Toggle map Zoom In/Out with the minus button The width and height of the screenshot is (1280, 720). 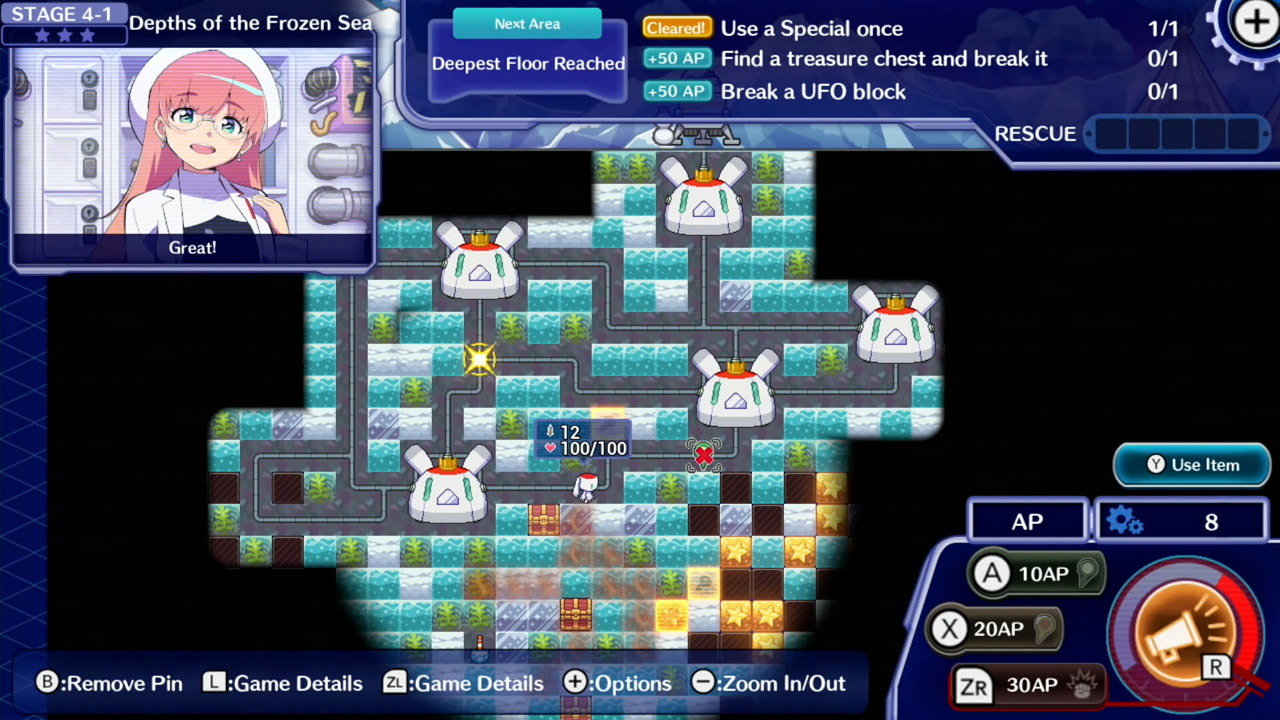pyautogui.click(x=768, y=683)
